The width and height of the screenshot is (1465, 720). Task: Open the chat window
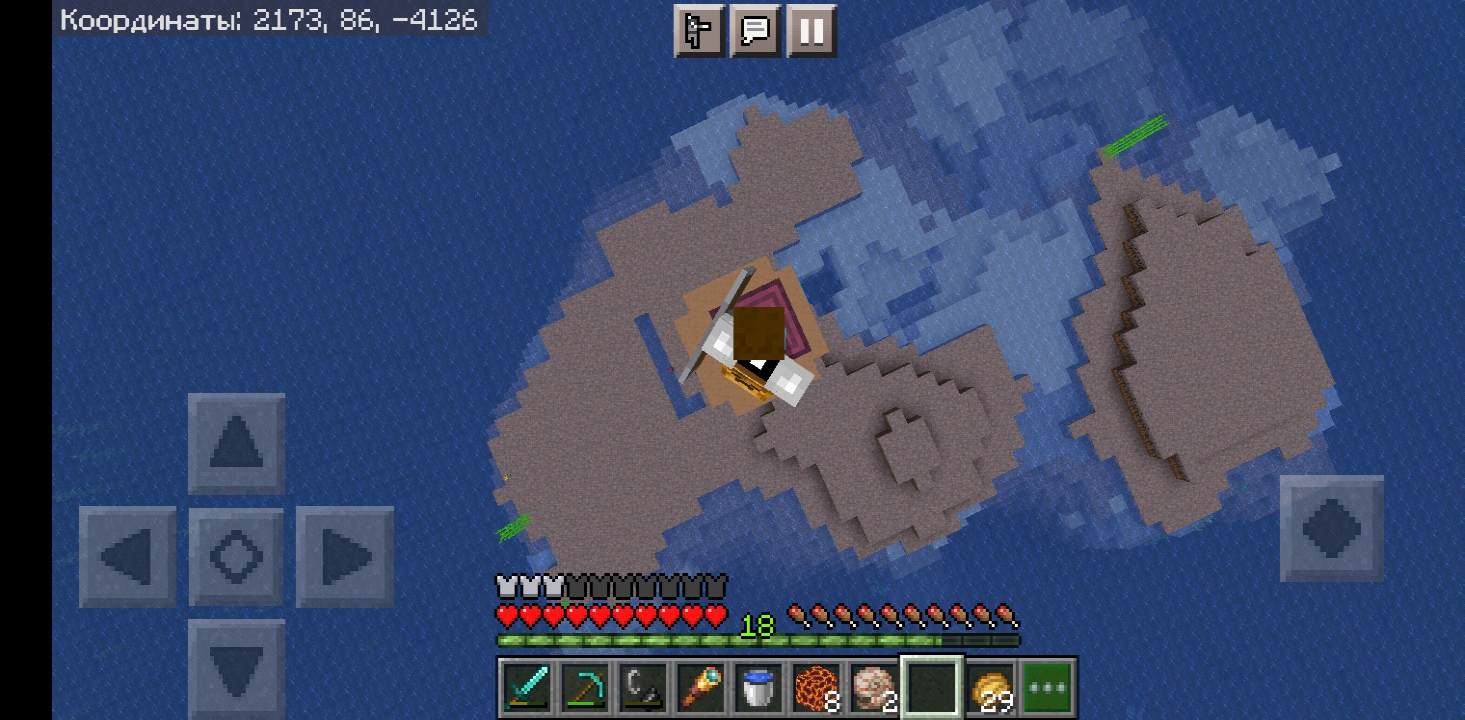point(755,31)
